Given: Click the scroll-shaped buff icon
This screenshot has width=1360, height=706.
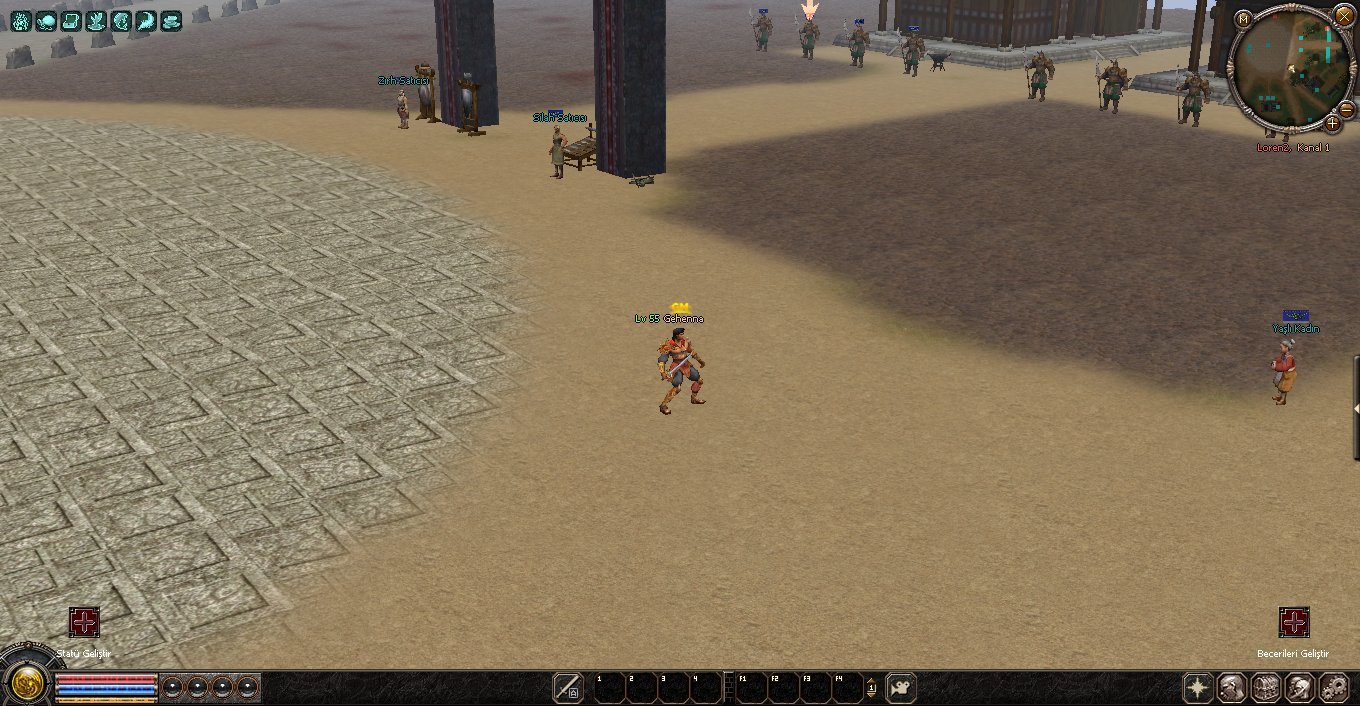Looking at the screenshot, I should (x=71, y=20).
